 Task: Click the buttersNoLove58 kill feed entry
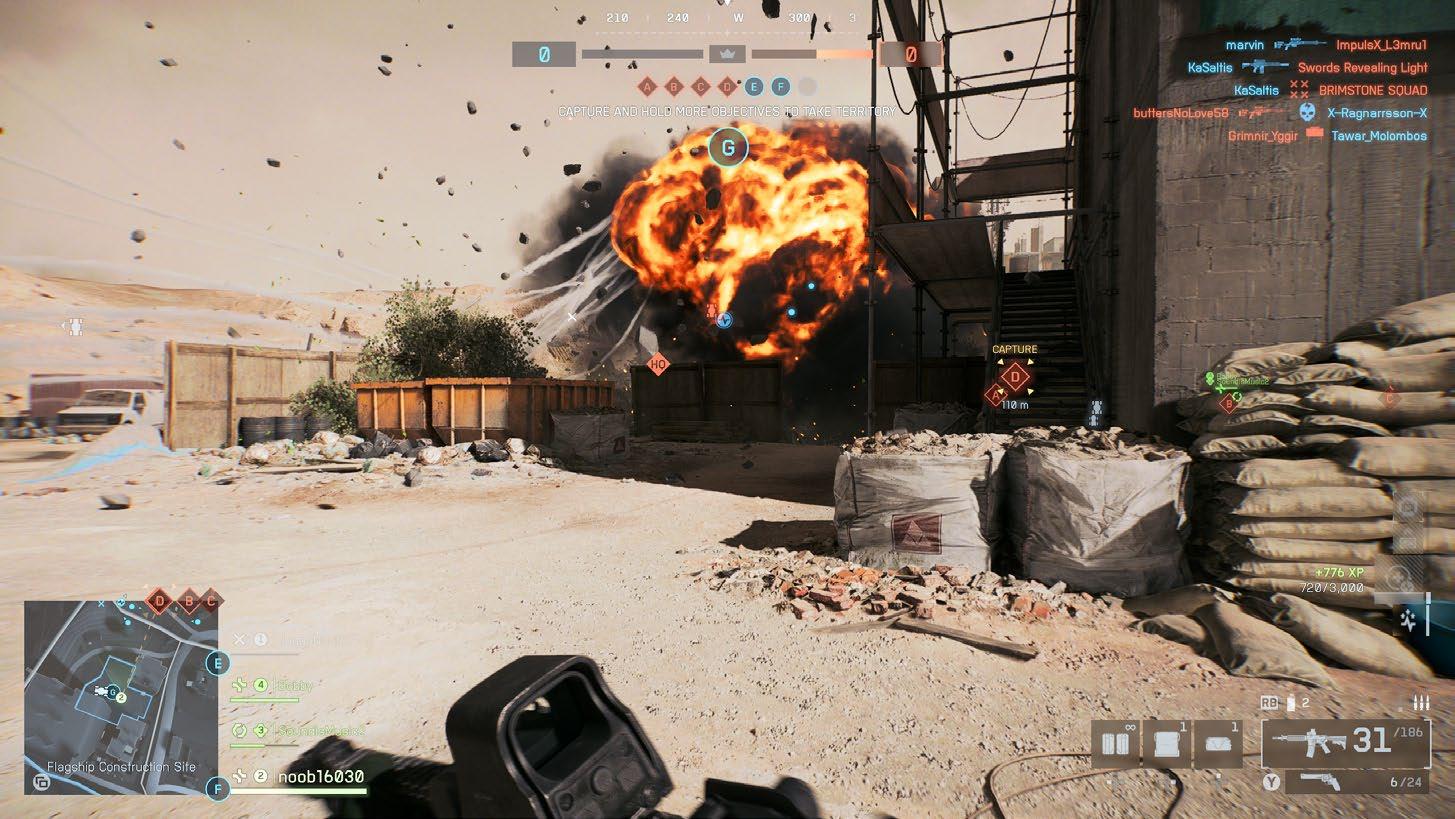[x=1180, y=113]
